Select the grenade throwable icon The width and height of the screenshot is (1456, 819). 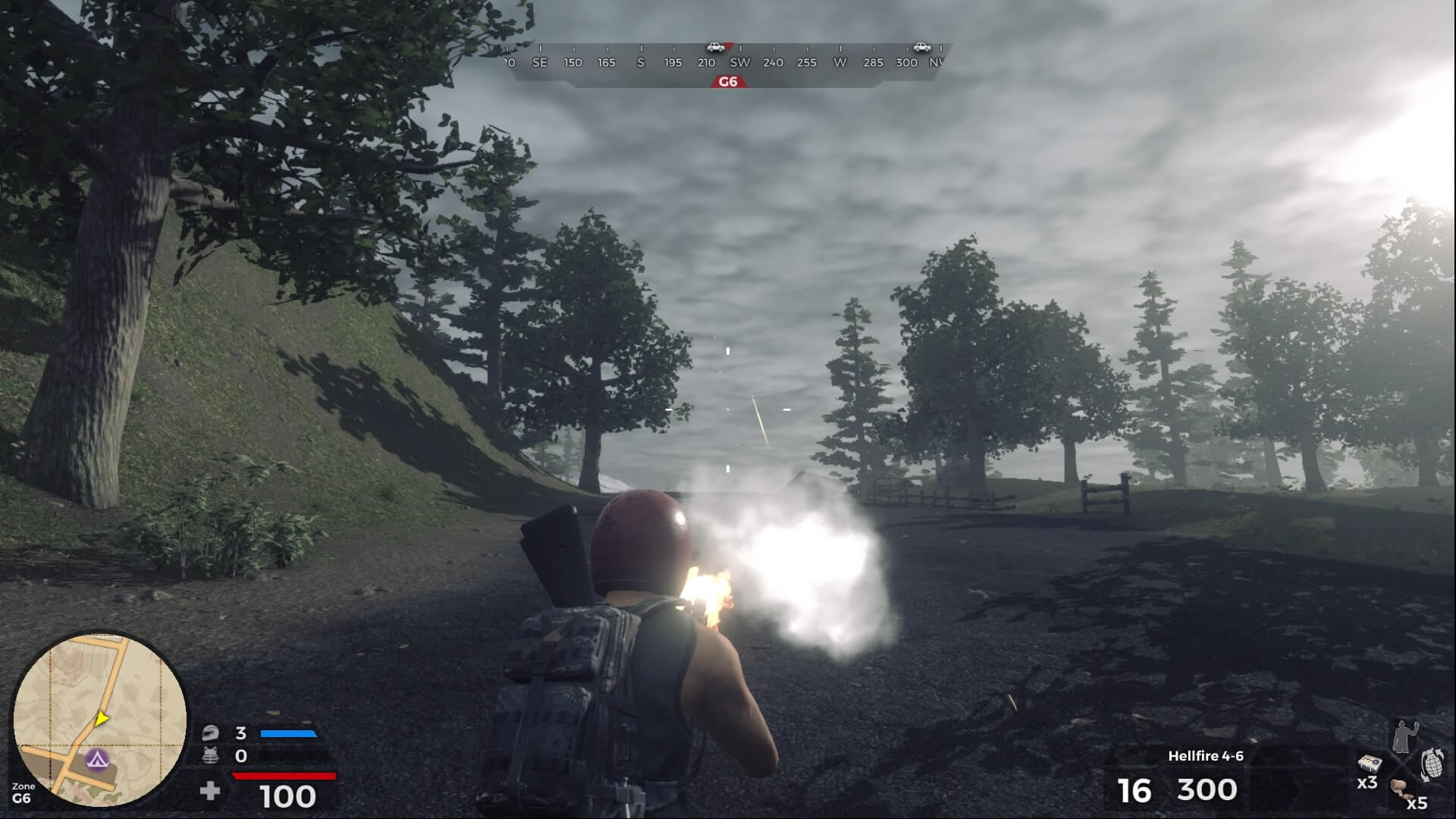point(1431,764)
